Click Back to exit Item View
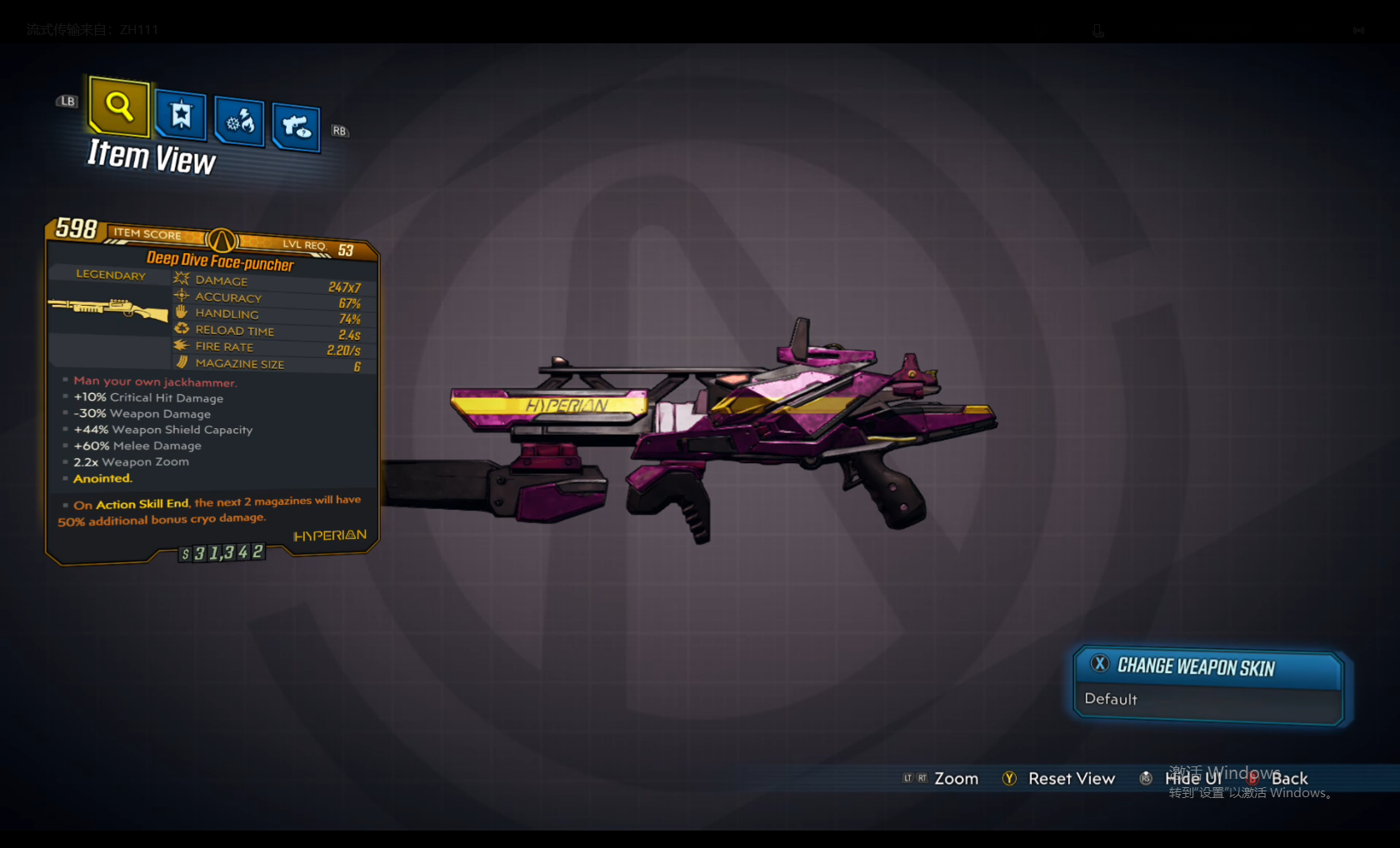The width and height of the screenshot is (1400, 848). 1288,778
